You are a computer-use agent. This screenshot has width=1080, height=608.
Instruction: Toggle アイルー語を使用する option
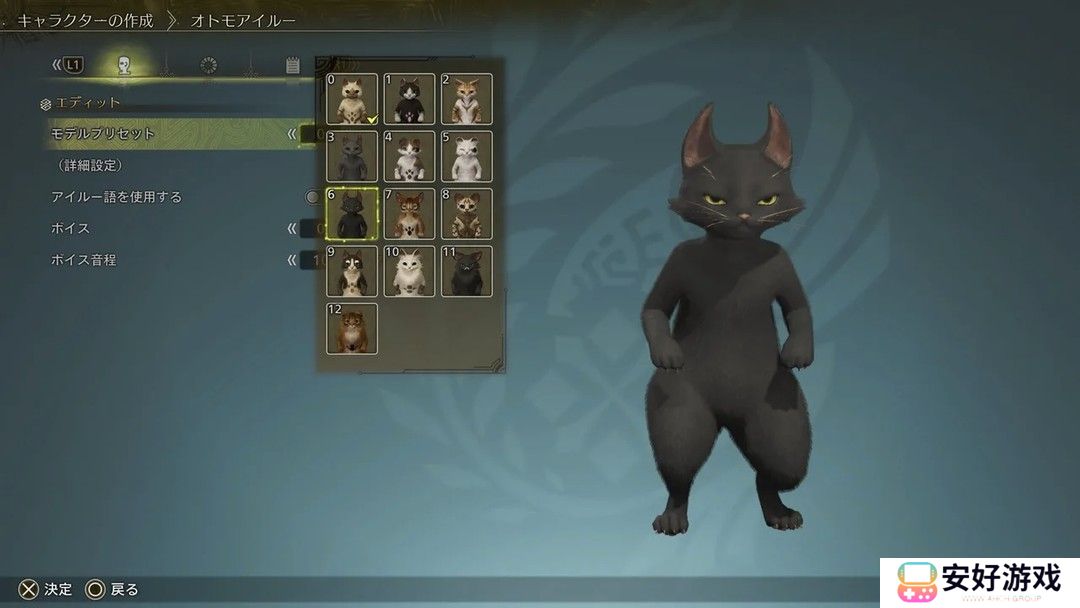pos(117,197)
